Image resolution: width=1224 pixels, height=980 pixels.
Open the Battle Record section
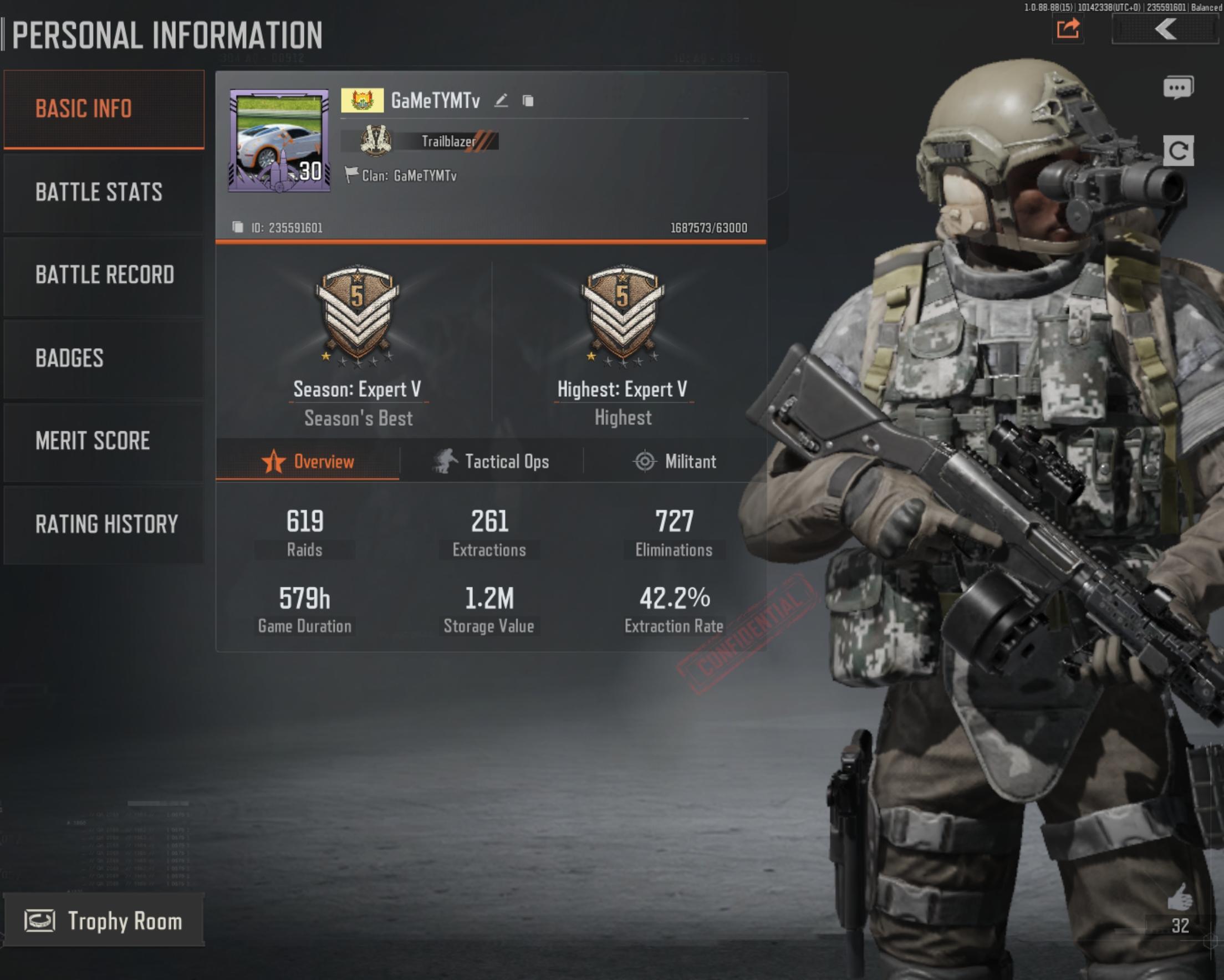click(x=103, y=275)
